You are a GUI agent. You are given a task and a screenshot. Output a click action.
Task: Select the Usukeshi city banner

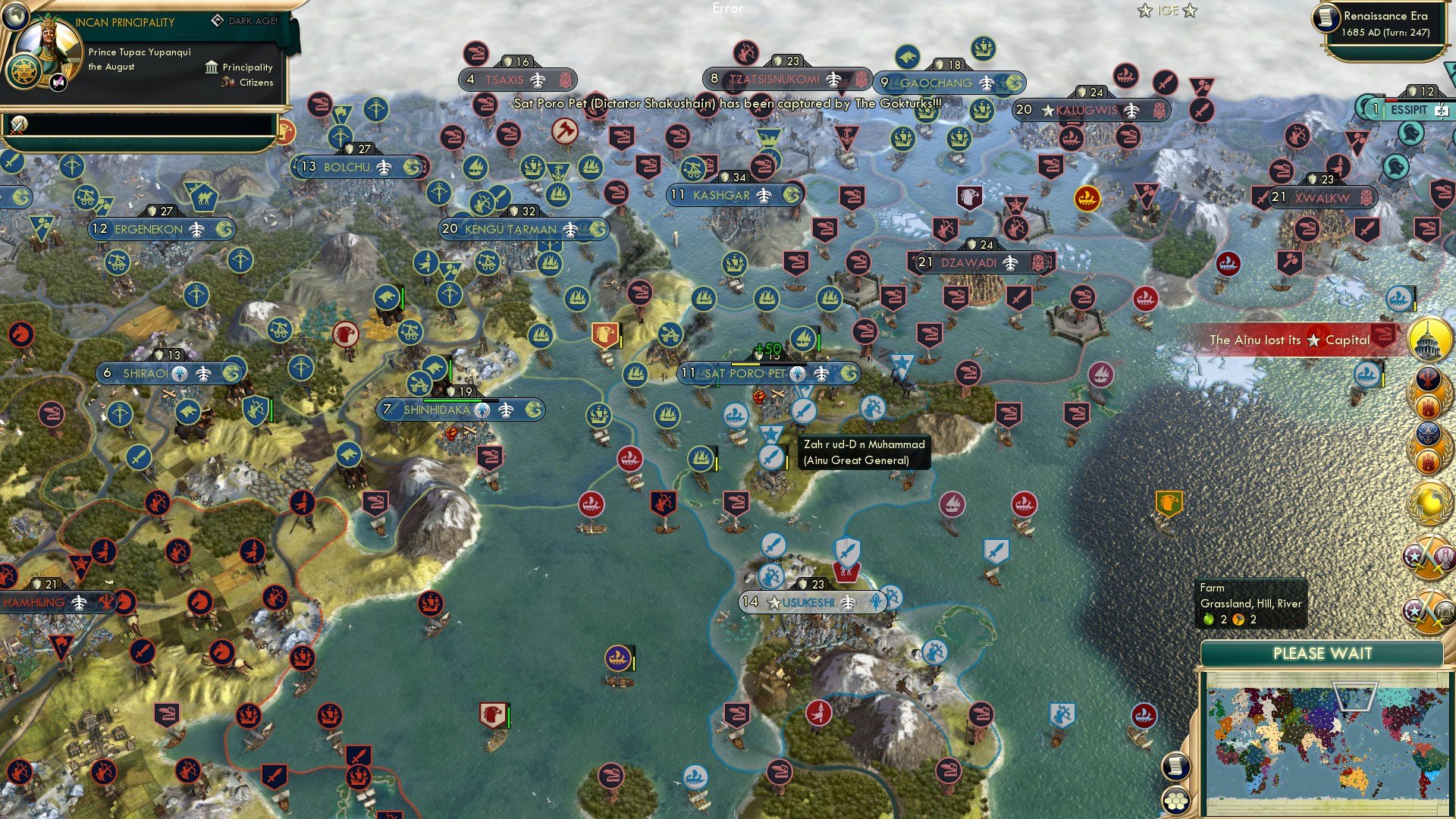coord(810,603)
